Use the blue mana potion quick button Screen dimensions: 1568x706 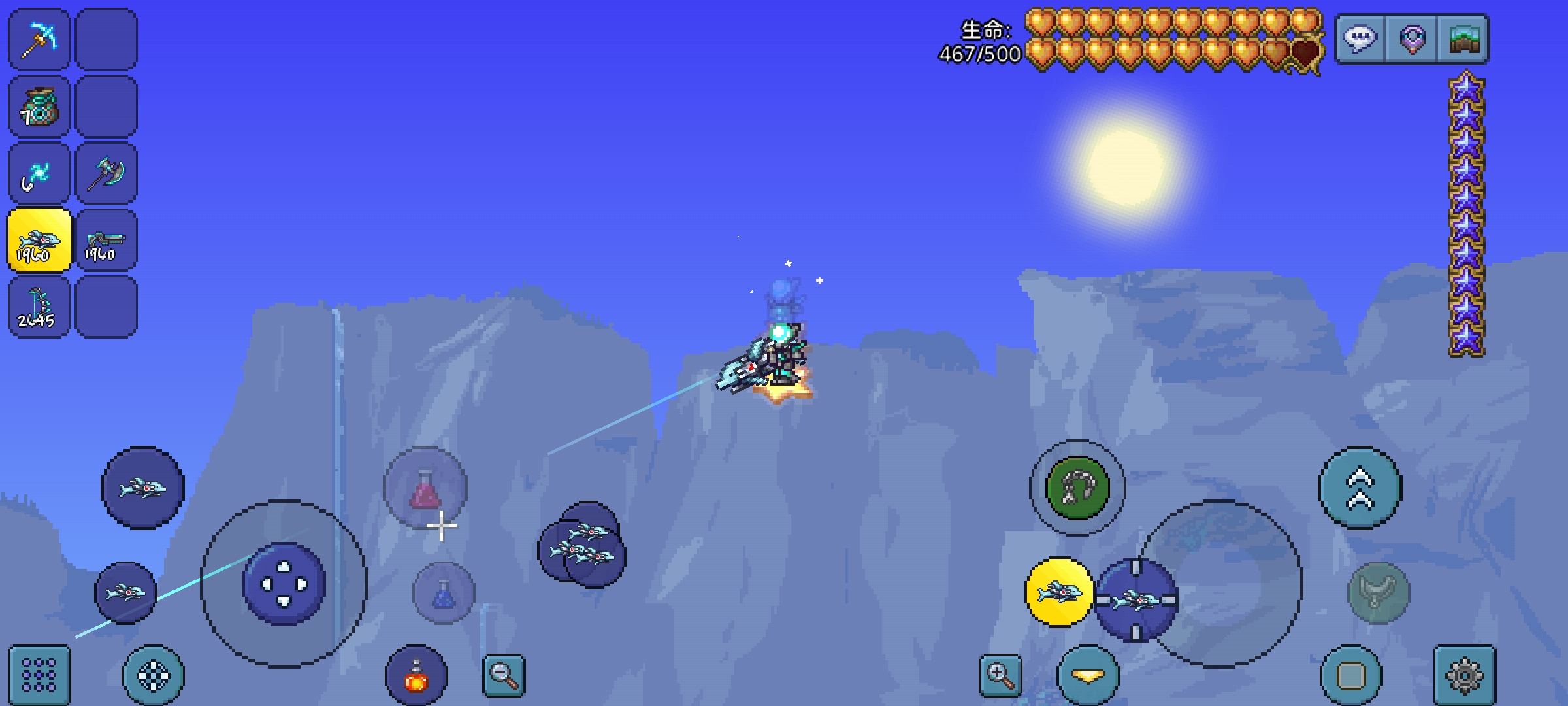point(444,593)
